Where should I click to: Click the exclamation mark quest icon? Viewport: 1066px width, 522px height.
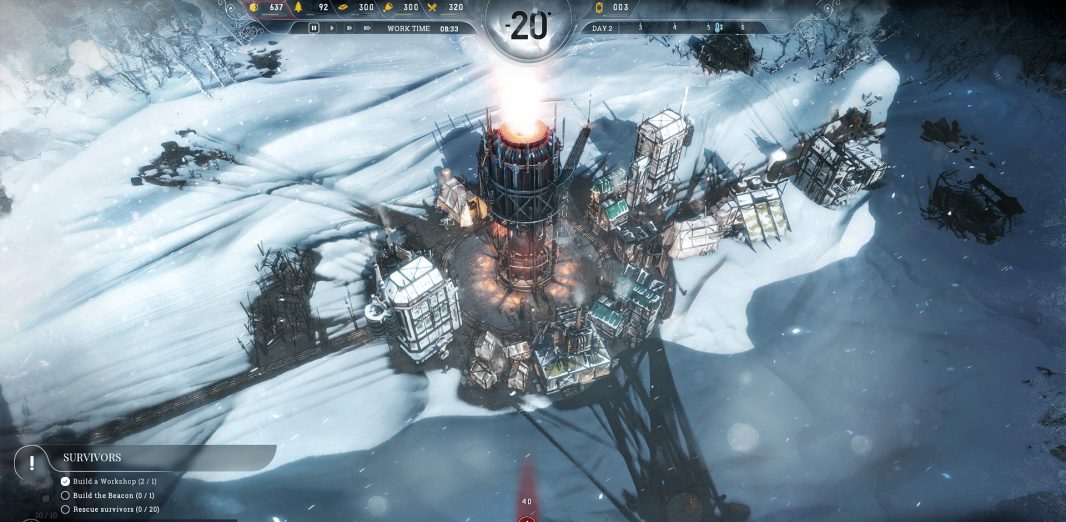click(33, 463)
